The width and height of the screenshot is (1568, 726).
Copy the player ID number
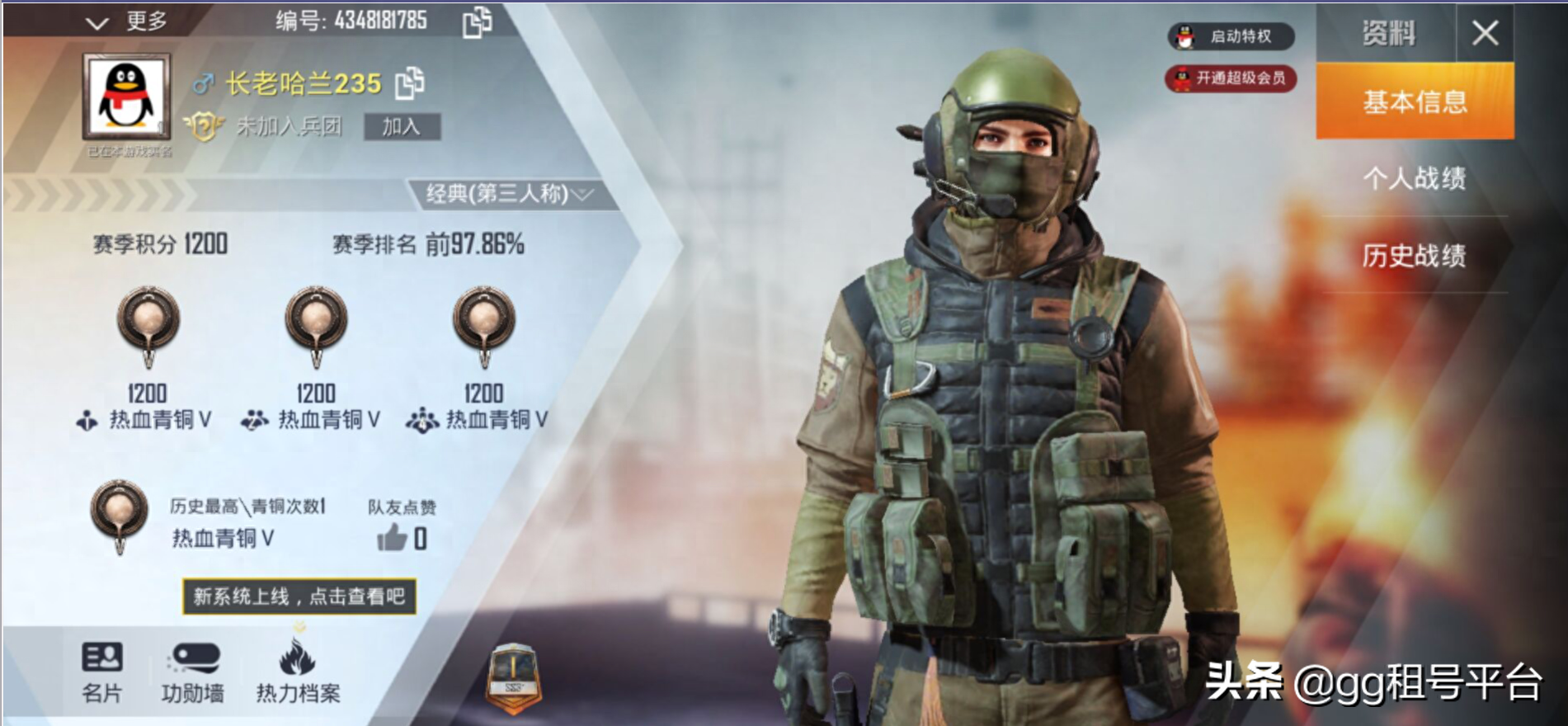tap(477, 22)
